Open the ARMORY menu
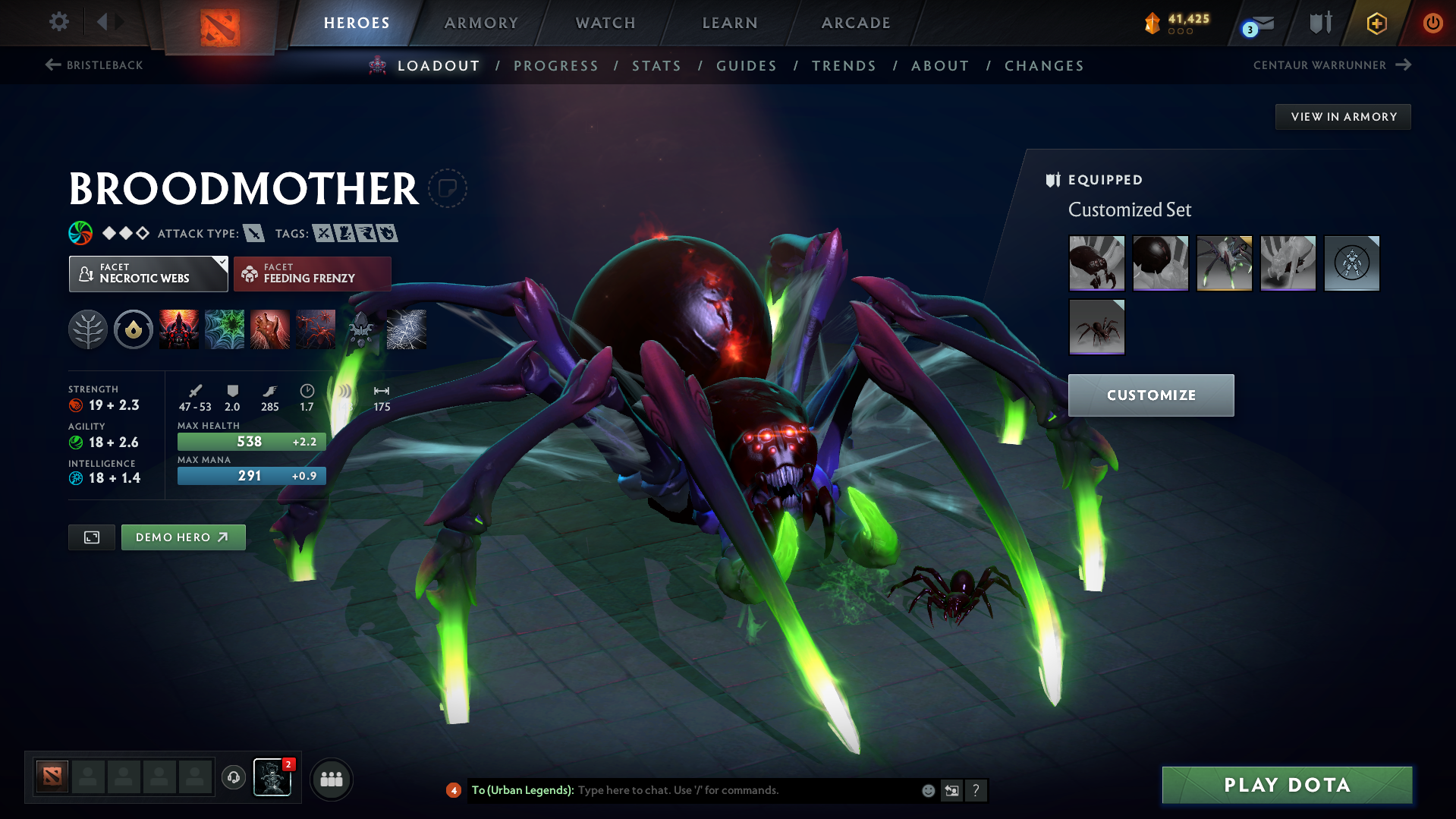 [481, 23]
